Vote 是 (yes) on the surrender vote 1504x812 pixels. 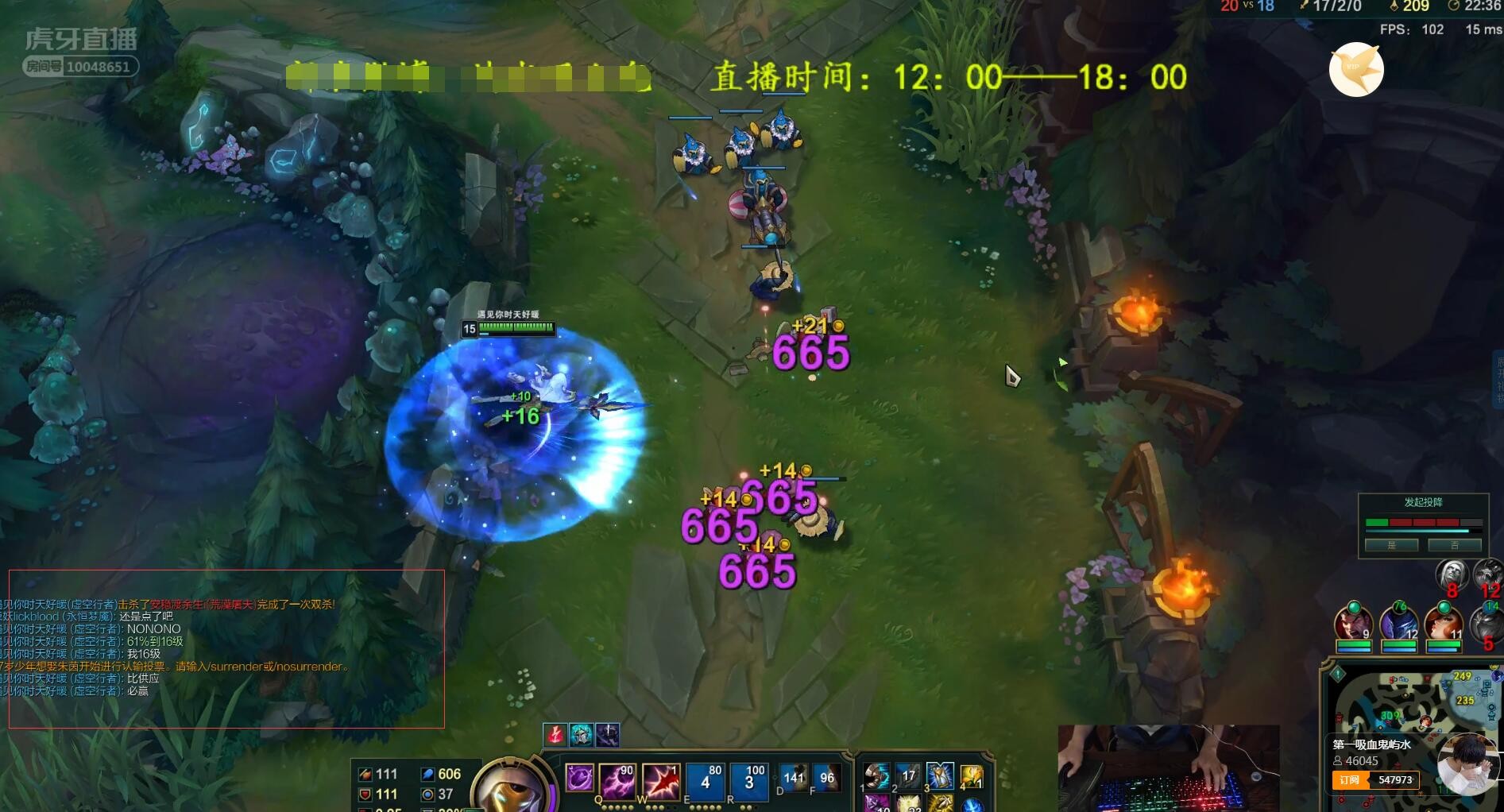[x=1391, y=545]
